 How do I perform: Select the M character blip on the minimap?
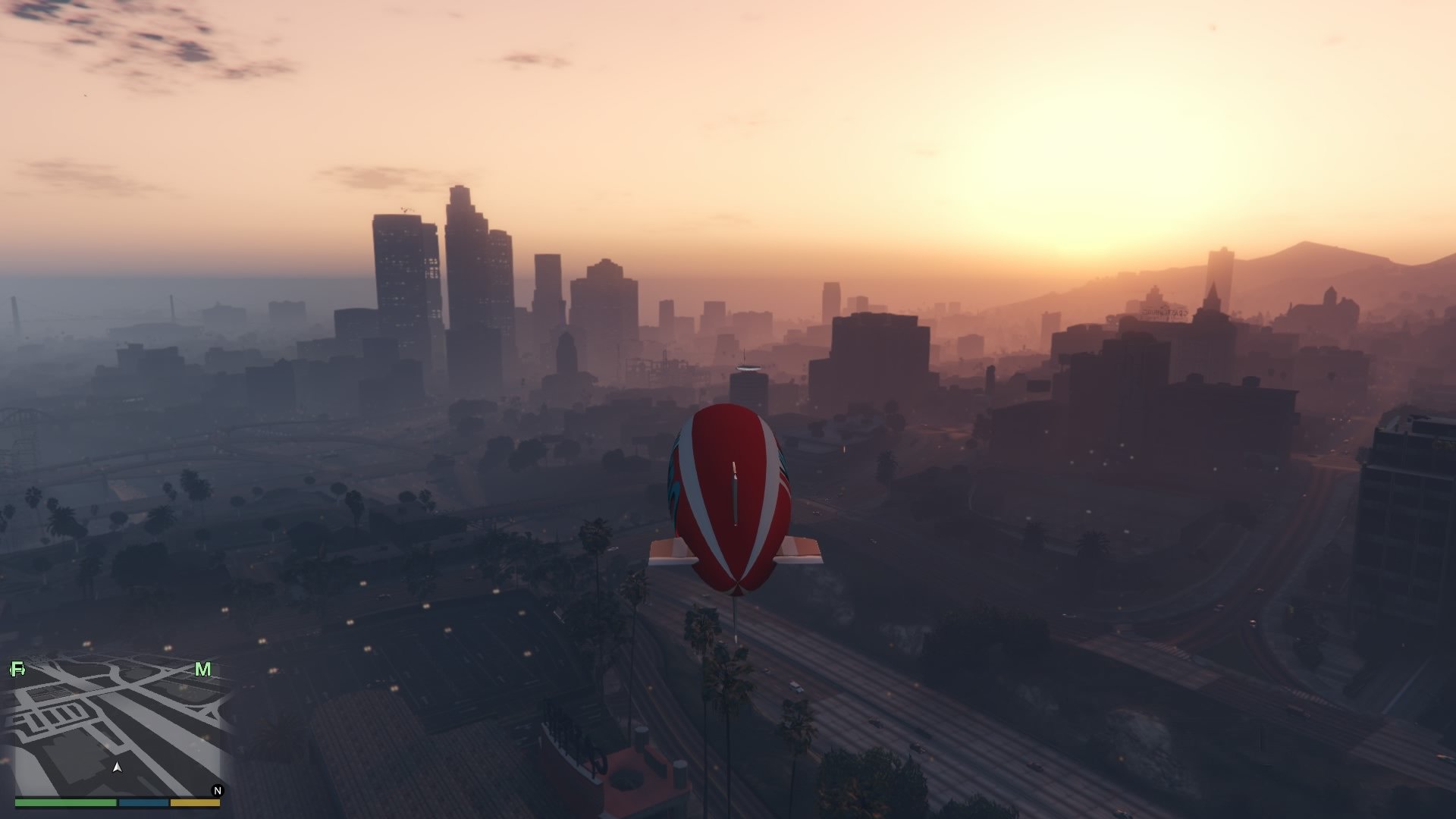click(202, 669)
